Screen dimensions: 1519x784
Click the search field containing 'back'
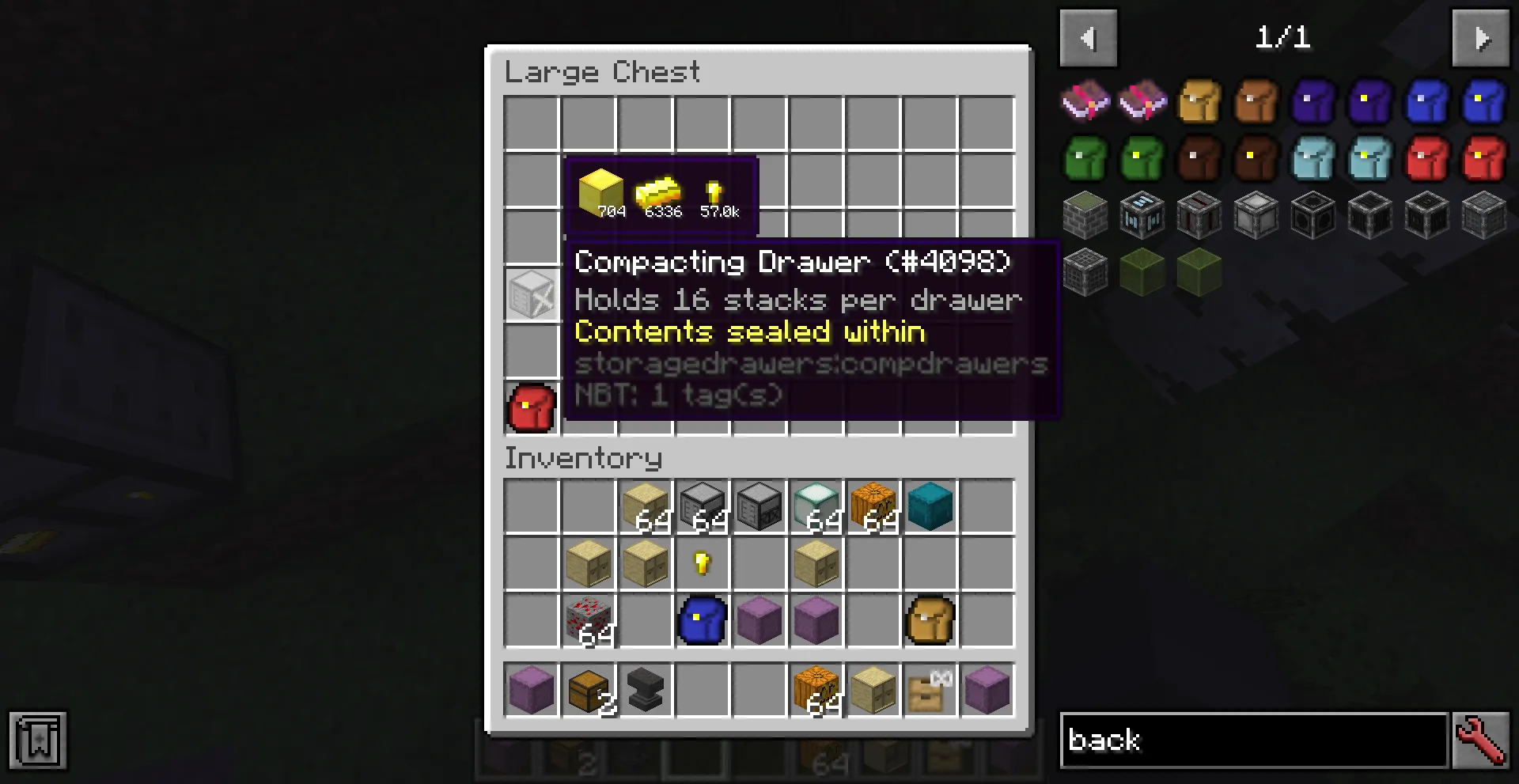tap(1254, 740)
